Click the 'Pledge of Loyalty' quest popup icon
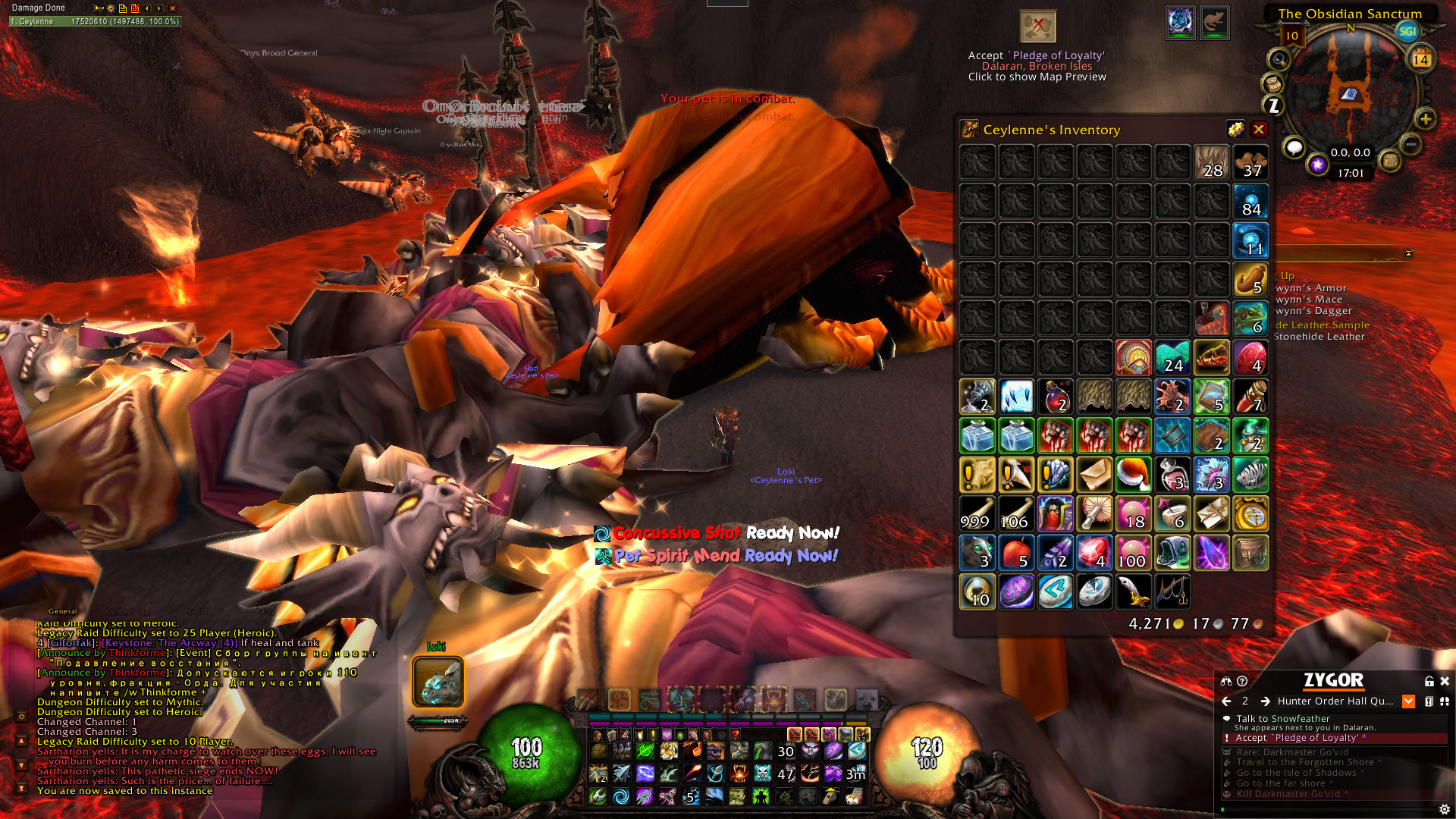 (1037, 27)
